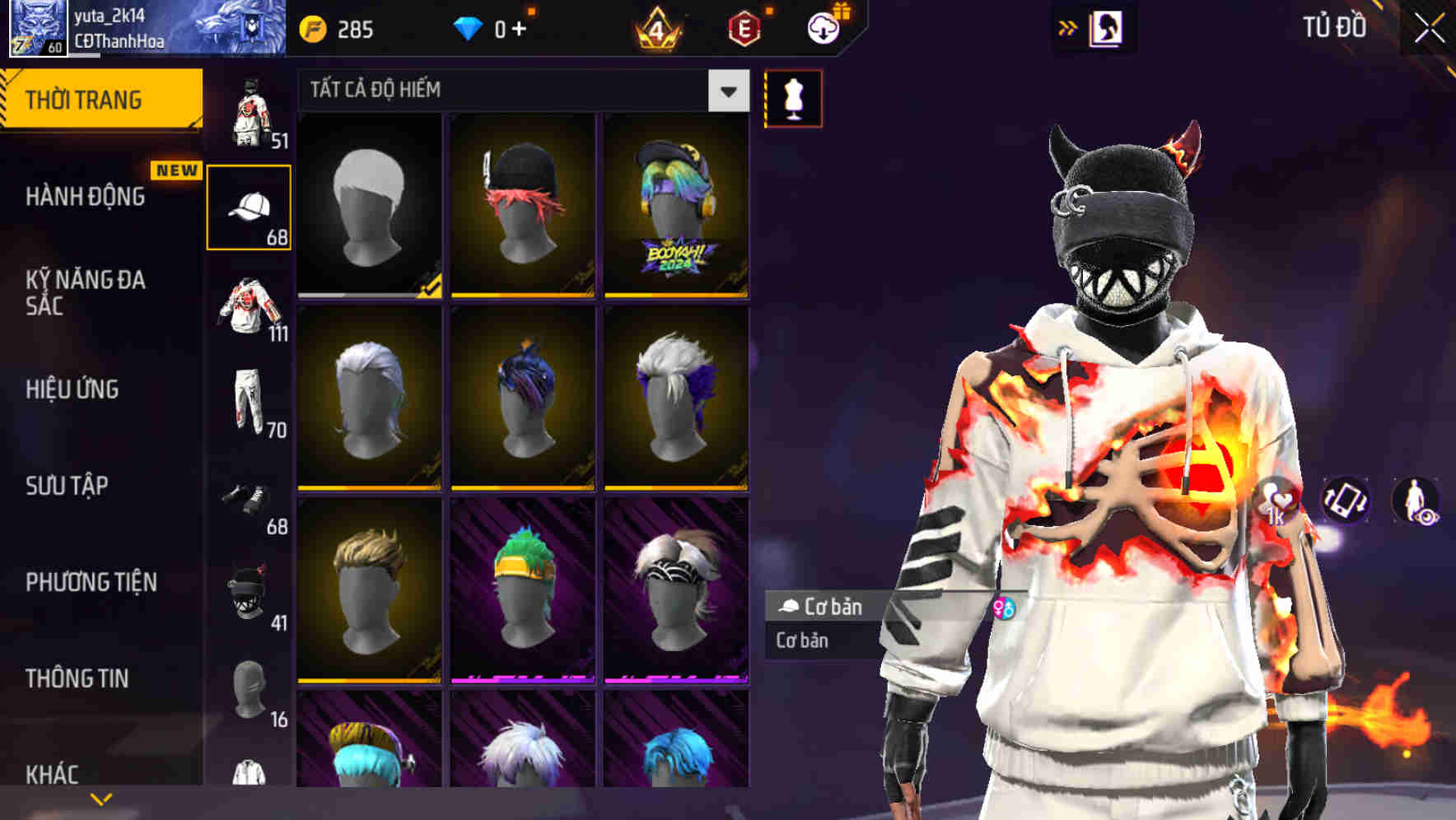
Task: Click the mannequin preview icon beside the filter
Action: click(793, 97)
